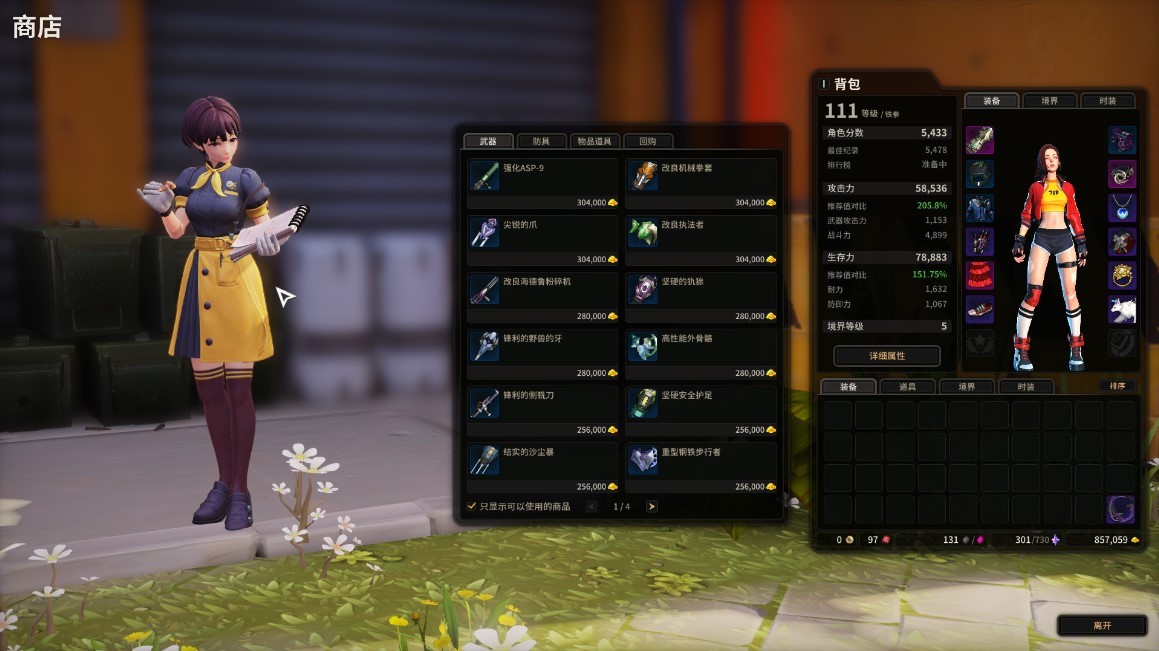
Task: Choose the 改良机械拳套 shop item
Action: [701, 185]
